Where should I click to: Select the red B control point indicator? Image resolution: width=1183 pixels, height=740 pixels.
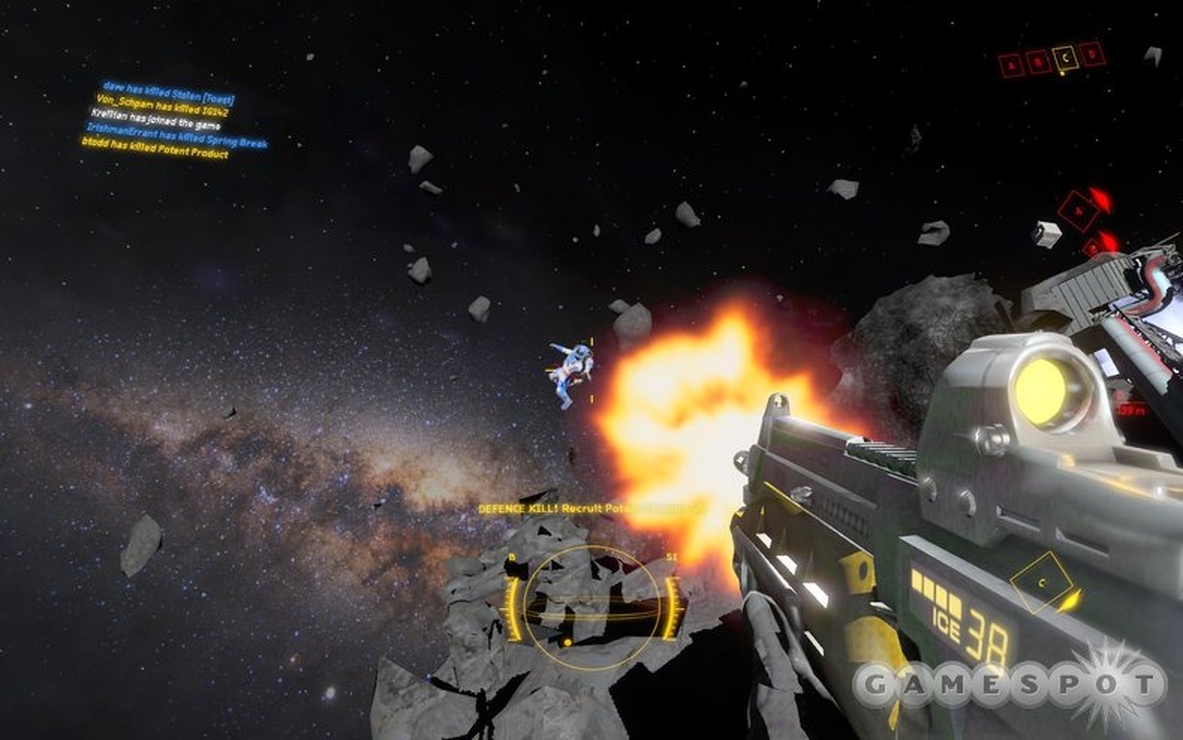coord(1038,63)
